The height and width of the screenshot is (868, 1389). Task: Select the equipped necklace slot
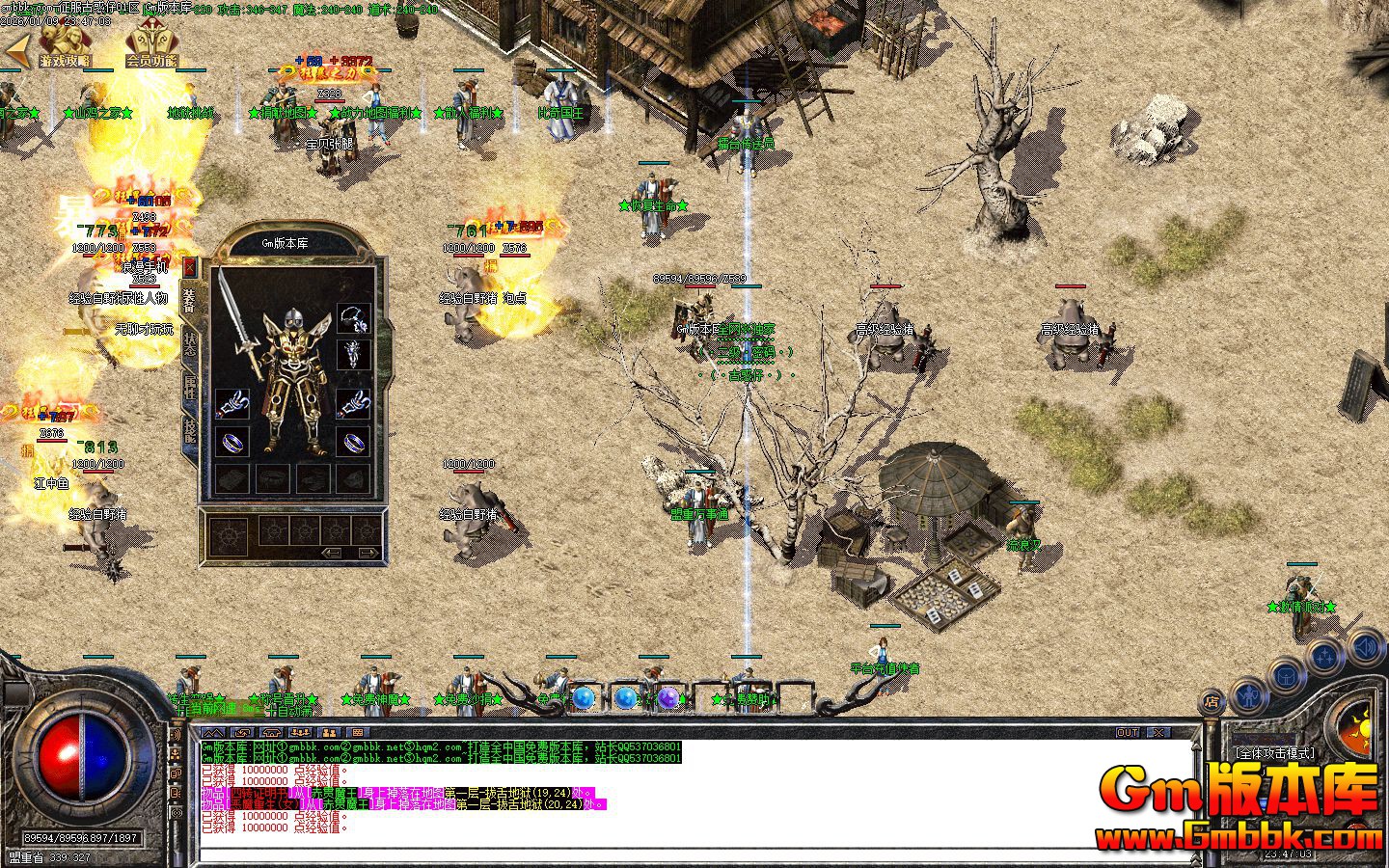[x=354, y=318]
